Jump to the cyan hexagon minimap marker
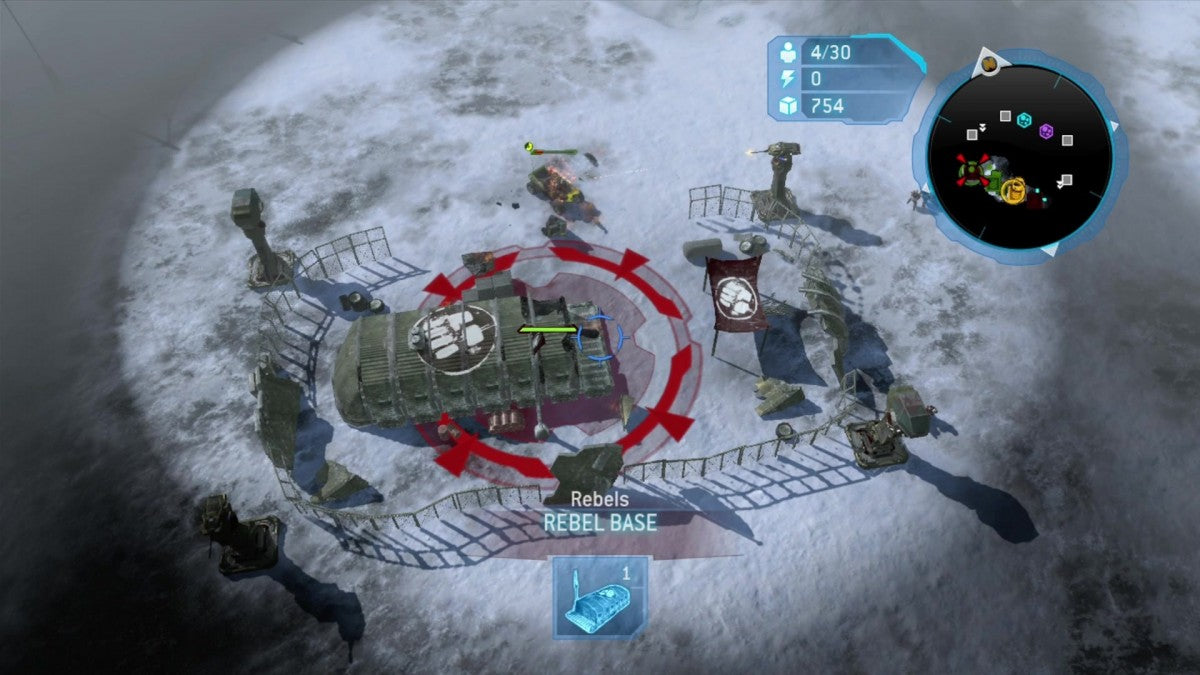 click(1024, 120)
